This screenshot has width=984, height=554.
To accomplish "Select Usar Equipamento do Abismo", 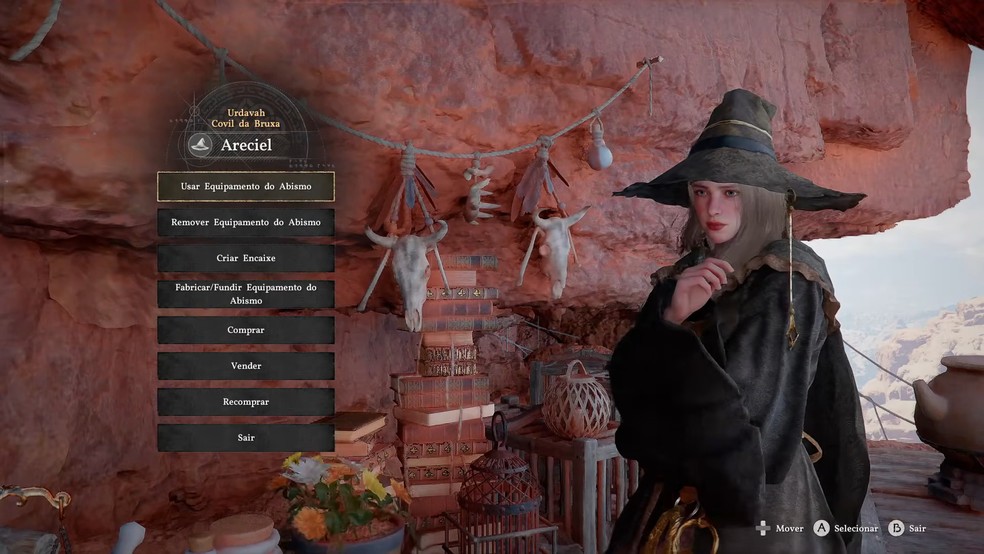I will point(246,187).
